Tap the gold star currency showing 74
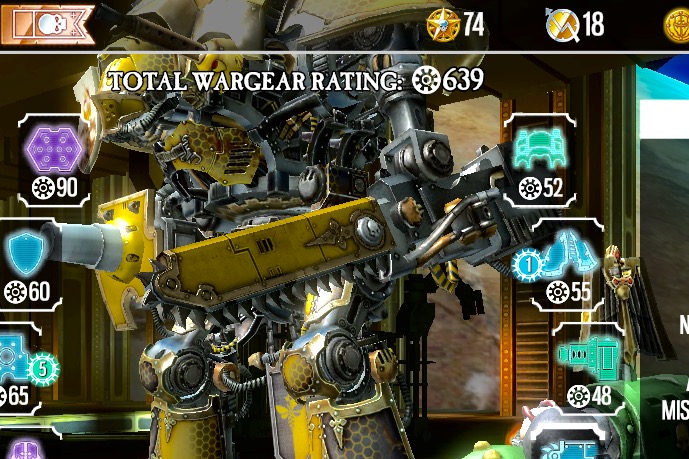Image resolution: width=689 pixels, height=459 pixels. [441, 24]
